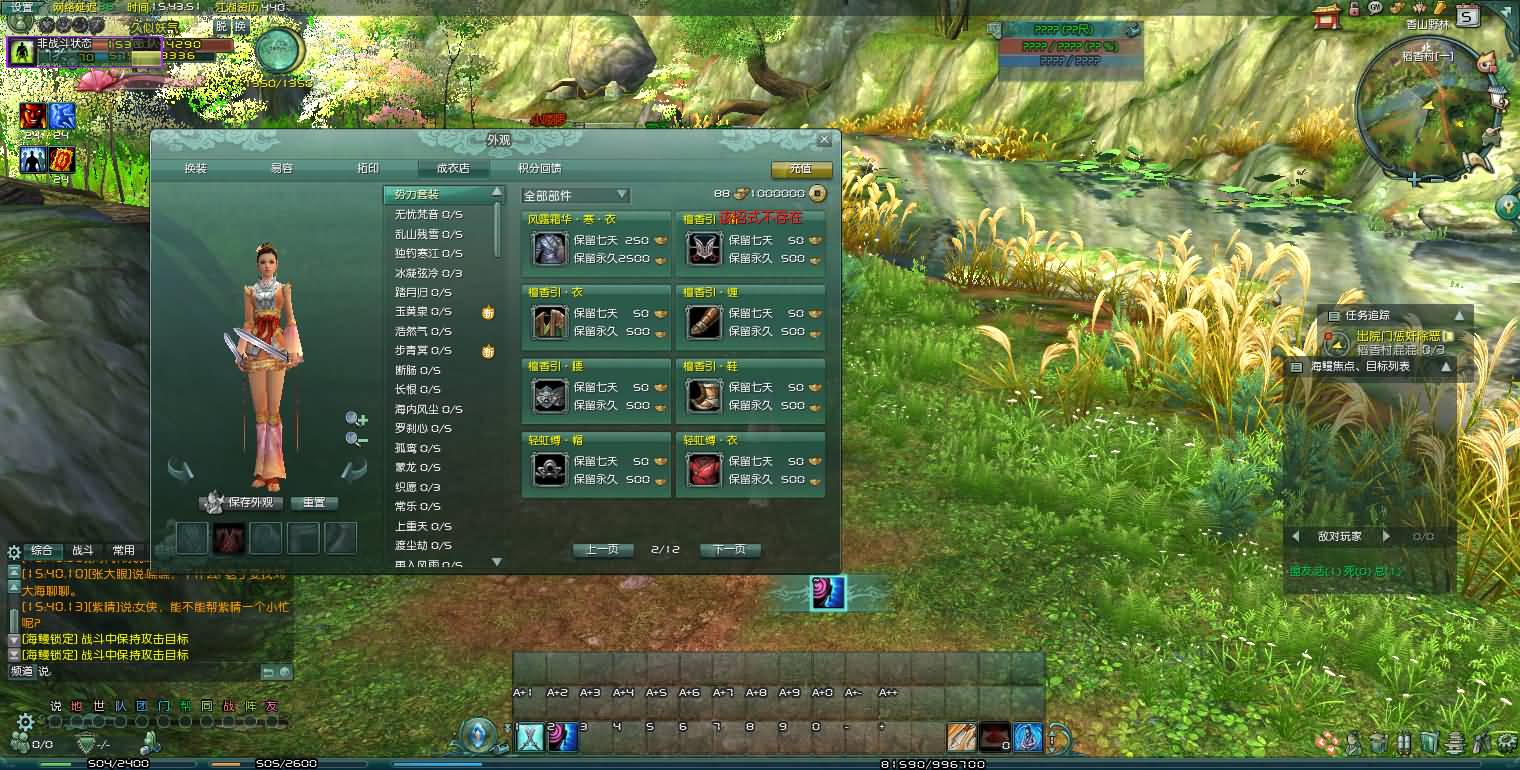Select the second outfit thumbnail in the dialog
The image size is (1520, 770).
tap(229, 538)
